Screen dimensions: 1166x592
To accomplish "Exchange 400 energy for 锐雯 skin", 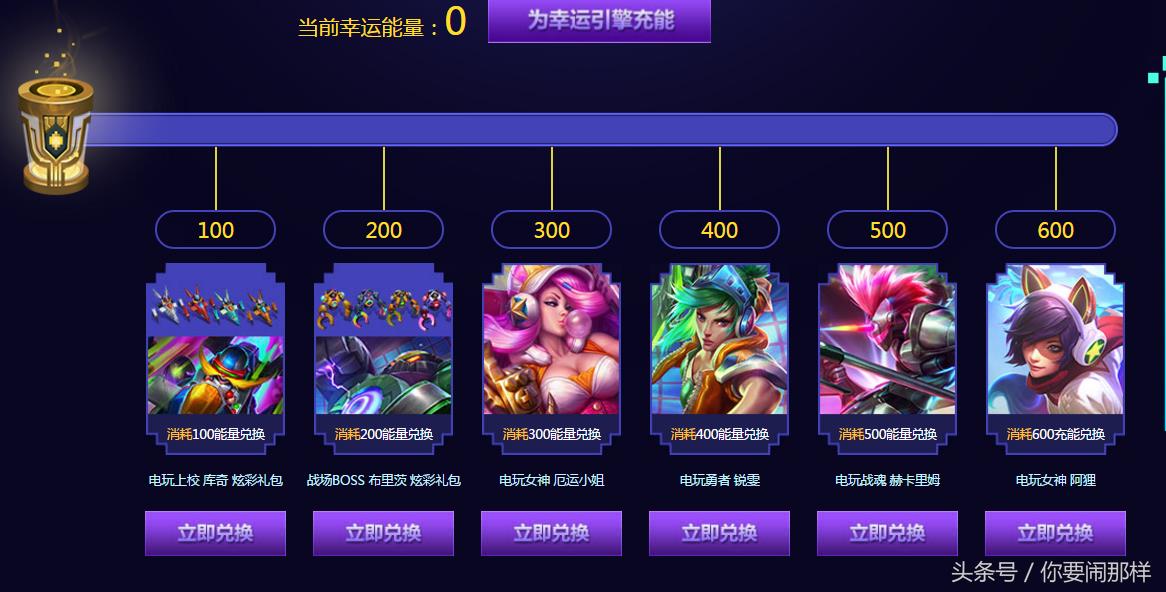I will pyautogui.click(x=719, y=533).
